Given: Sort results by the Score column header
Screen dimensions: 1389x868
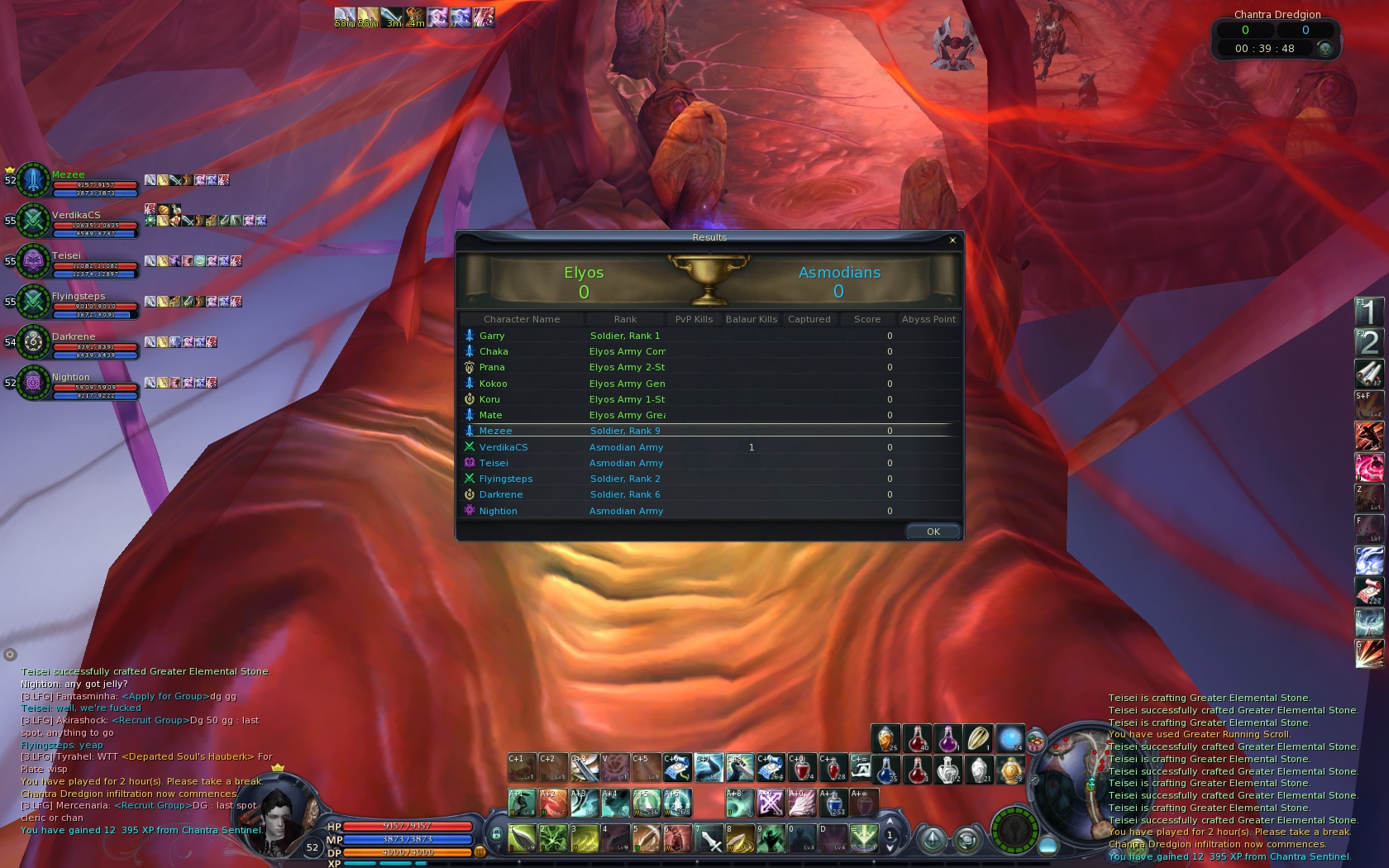Looking at the screenshot, I should pyautogui.click(x=866, y=319).
